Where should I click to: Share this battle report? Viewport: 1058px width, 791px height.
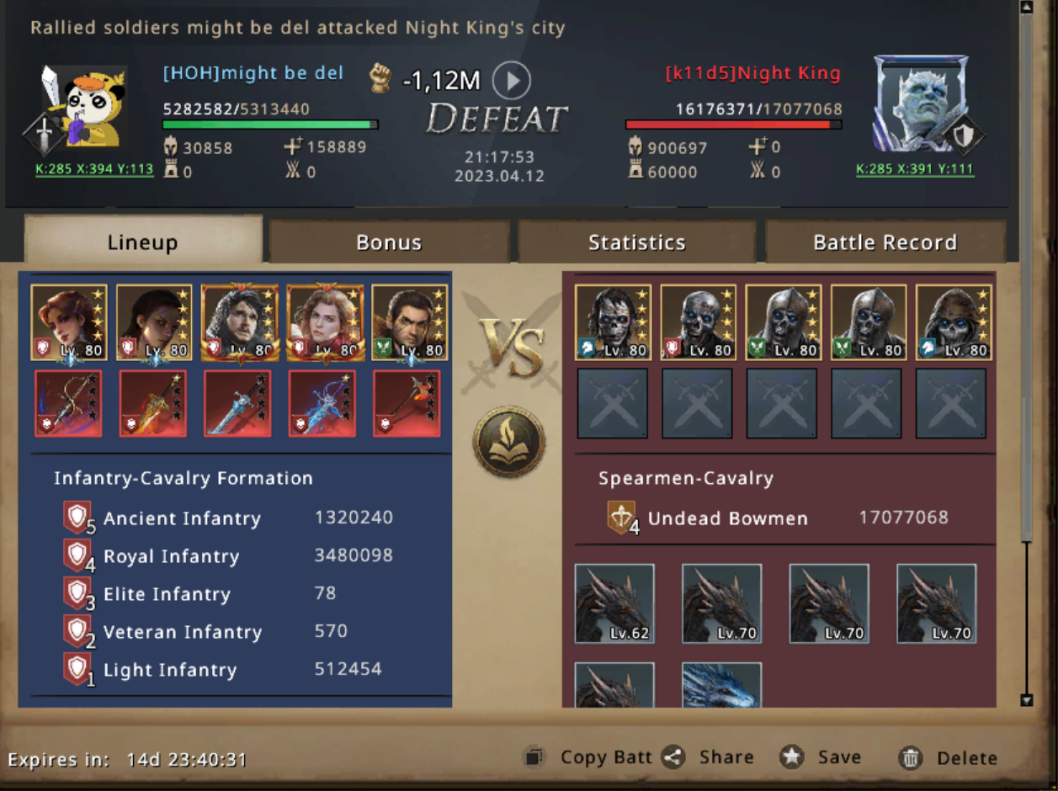tap(708, 758)
